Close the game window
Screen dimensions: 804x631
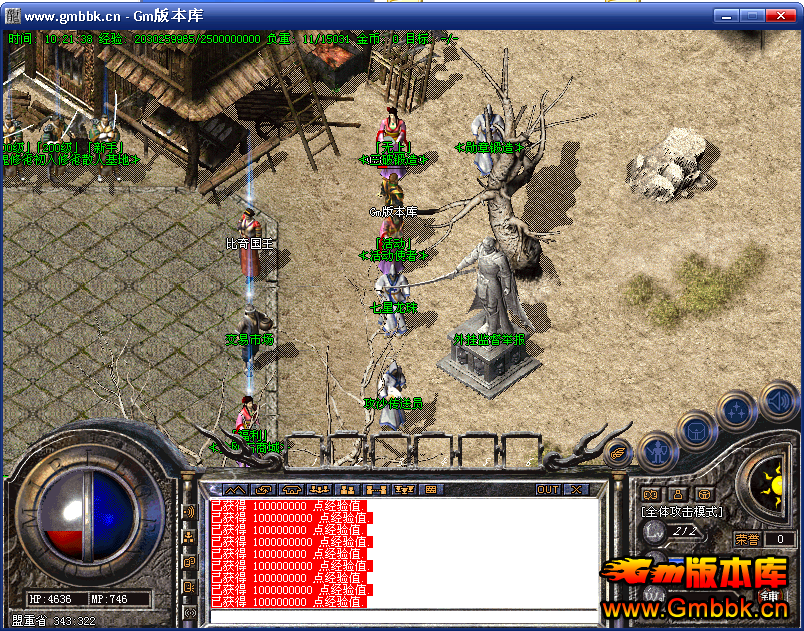(x=780, y=16)
